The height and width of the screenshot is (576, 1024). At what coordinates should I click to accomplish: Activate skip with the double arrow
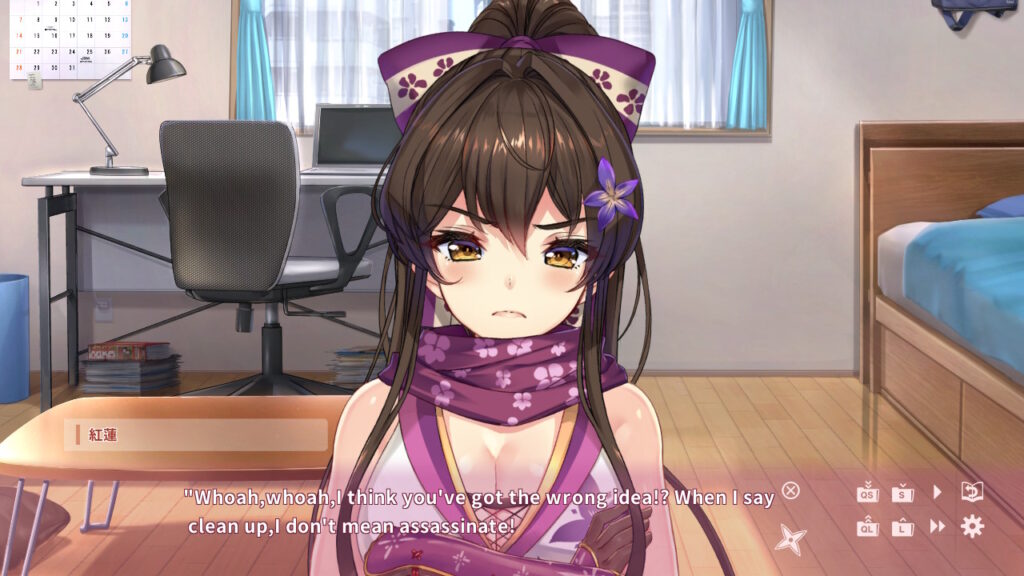tap(937, 526)
